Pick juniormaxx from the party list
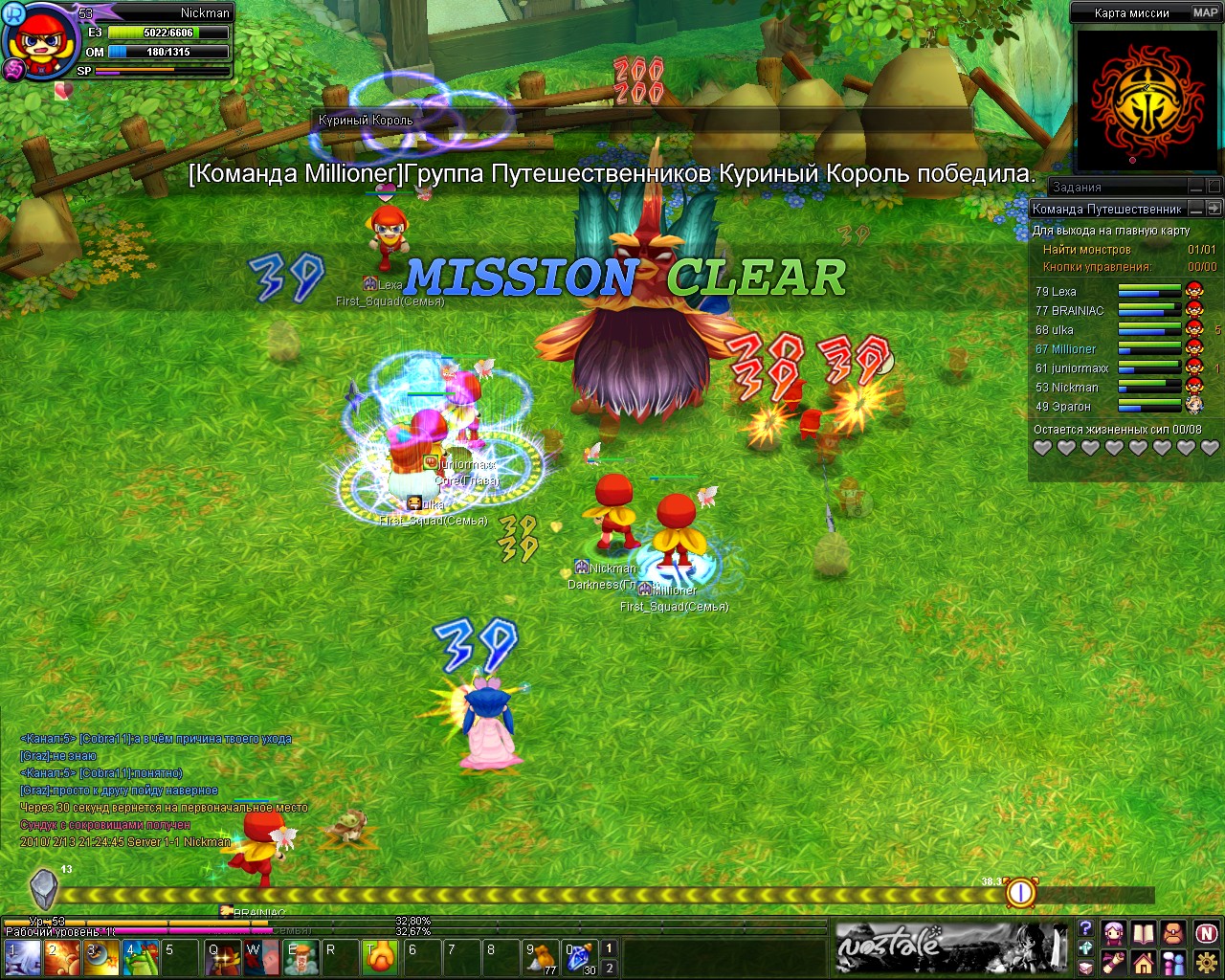 coord(1071,368)
